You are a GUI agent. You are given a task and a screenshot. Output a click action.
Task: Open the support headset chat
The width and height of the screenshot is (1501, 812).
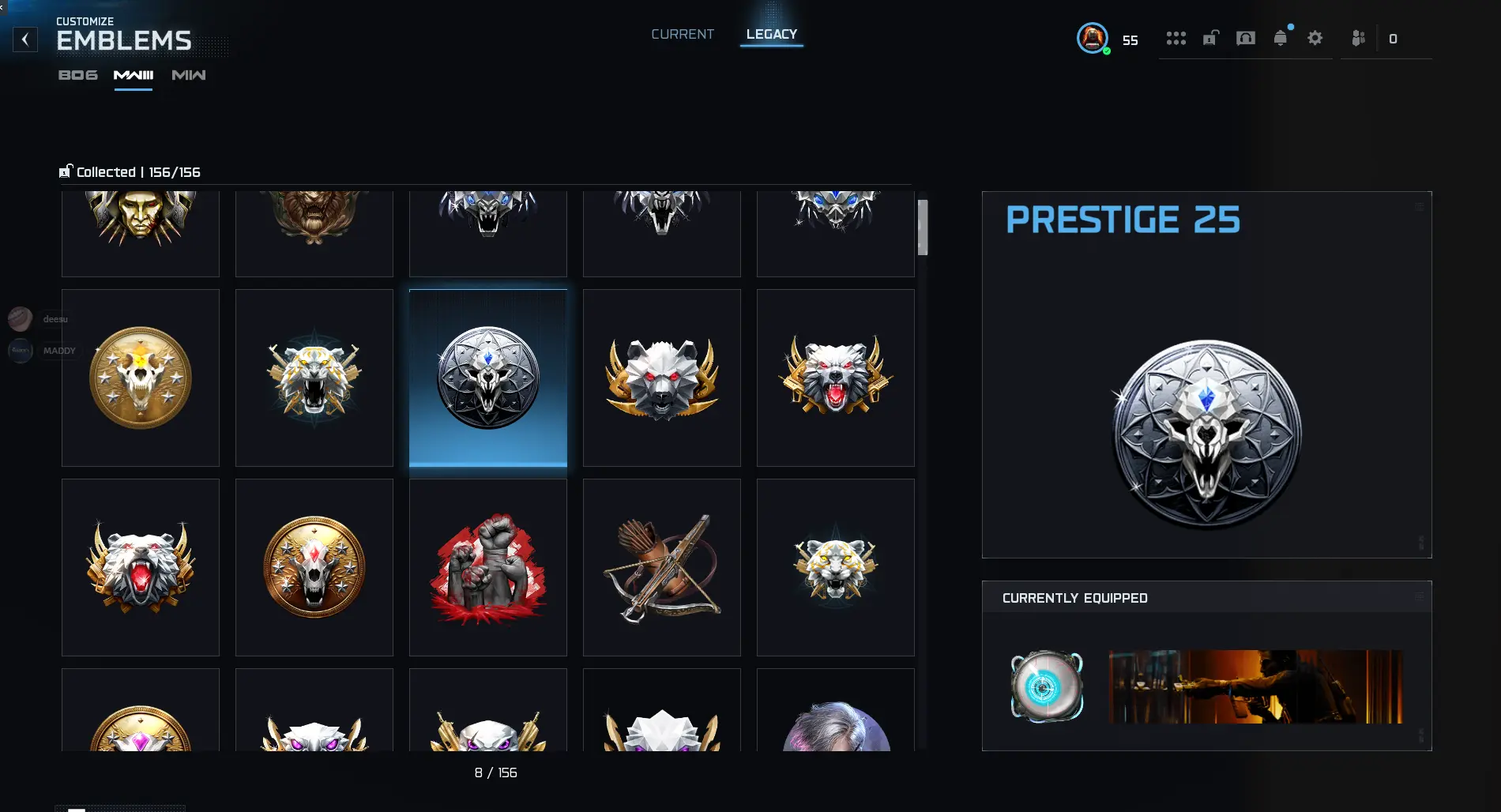[x=1245, y=38]
